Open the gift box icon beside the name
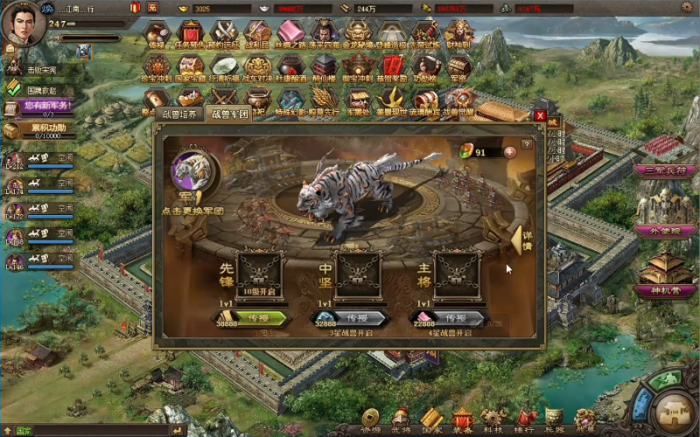This screenshot has width=700, height=437. point(136,8)
